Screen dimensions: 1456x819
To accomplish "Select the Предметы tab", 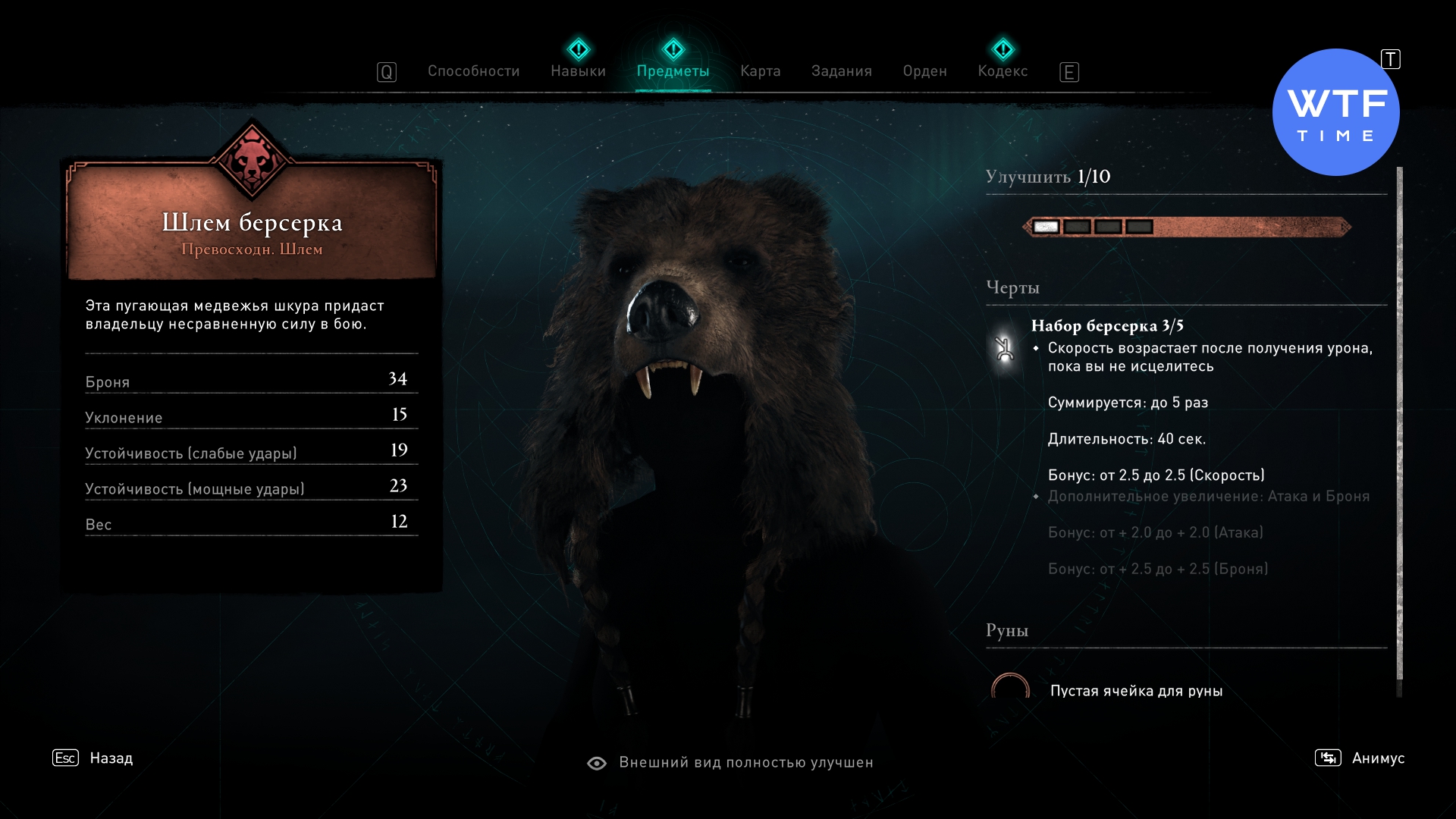I will 673,71.
